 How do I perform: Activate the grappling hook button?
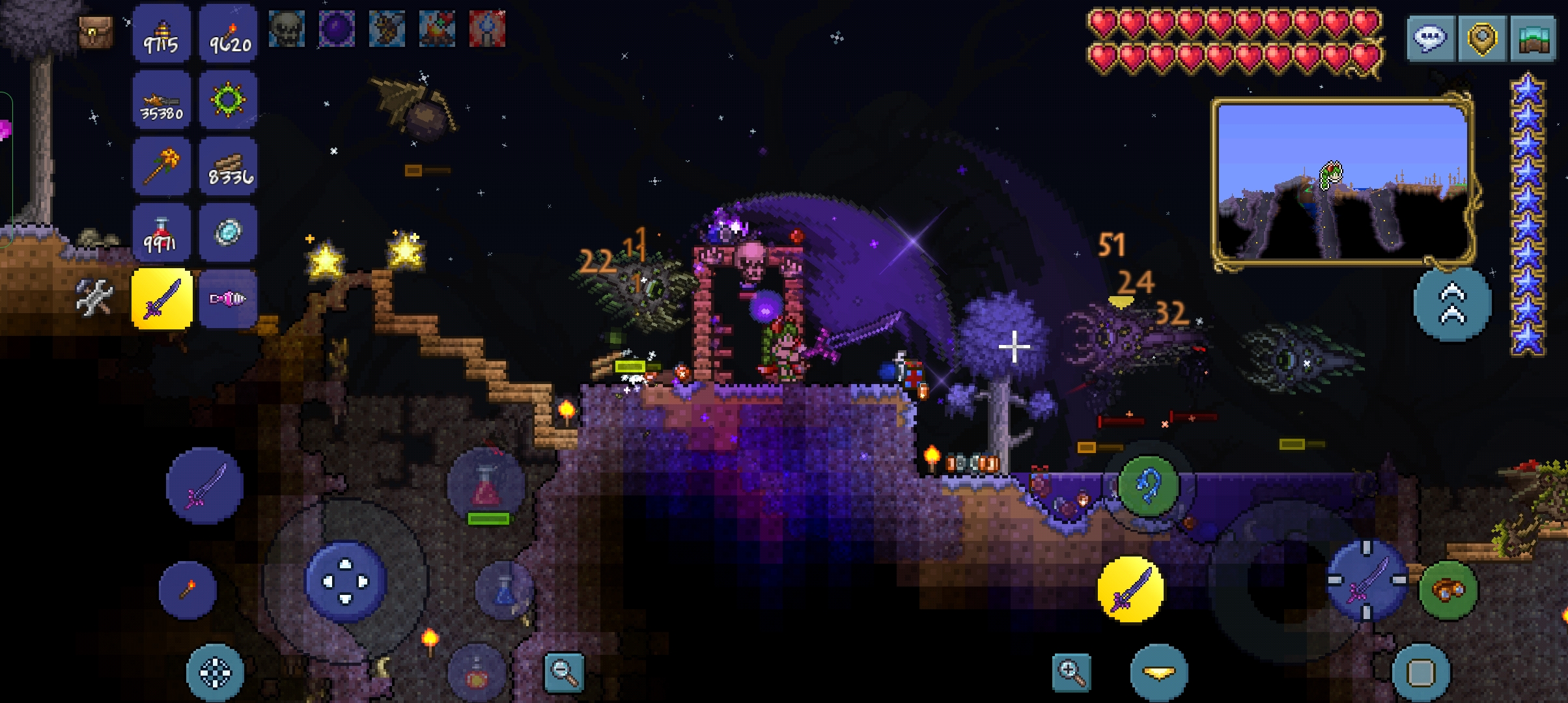pos(1148,486)
